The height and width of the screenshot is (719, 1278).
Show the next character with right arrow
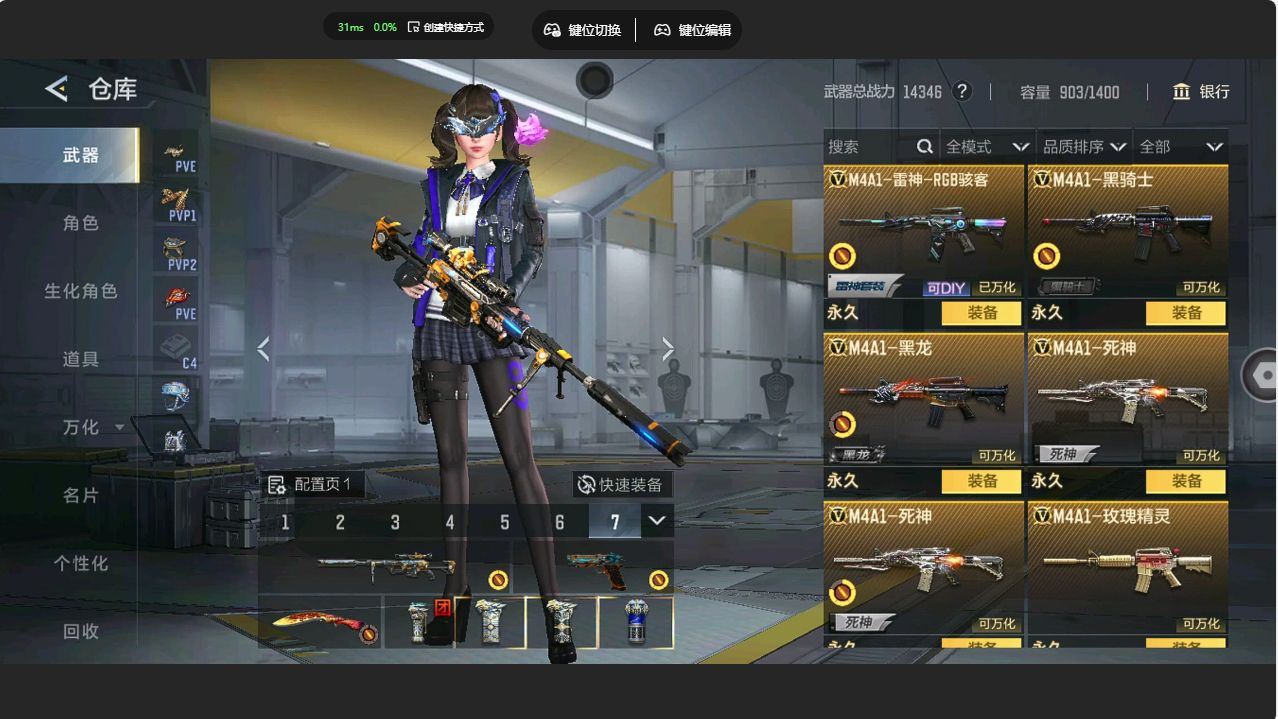tap(667, 349)
